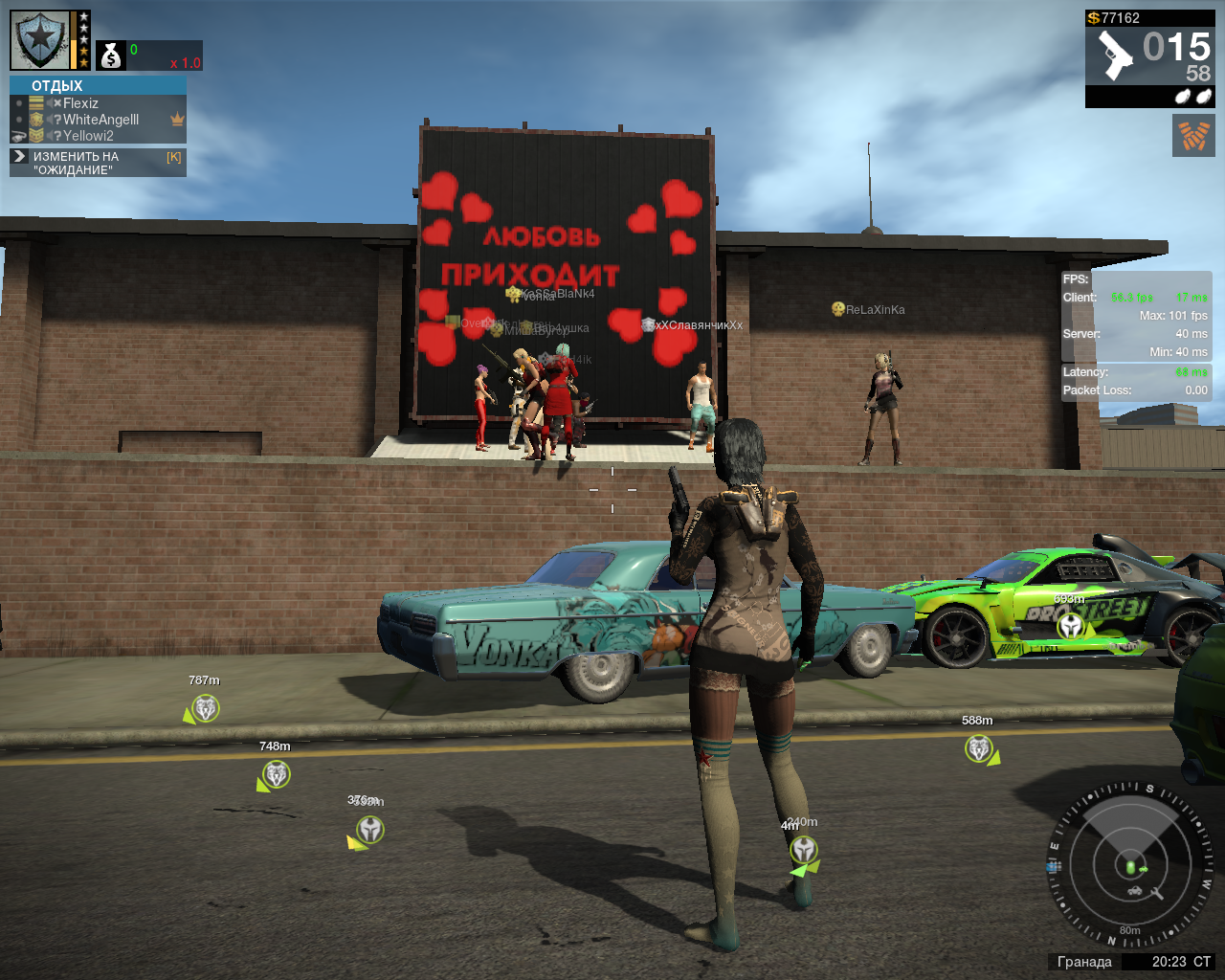Click the money bag icon

click(x=112, y=56)
